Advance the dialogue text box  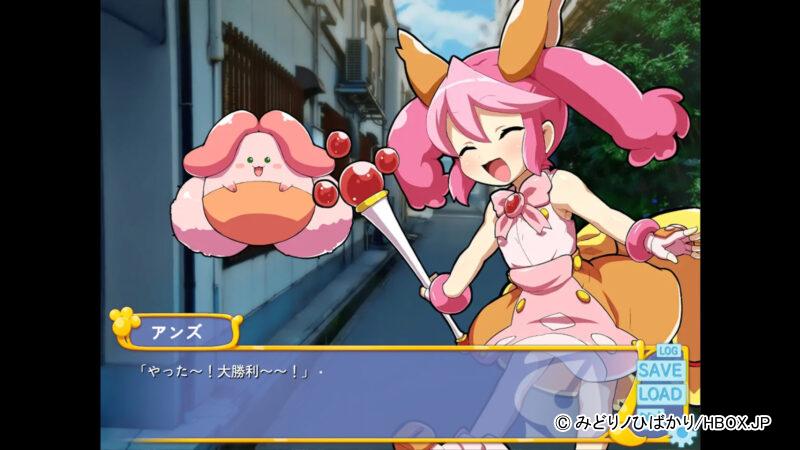(380, 395)
